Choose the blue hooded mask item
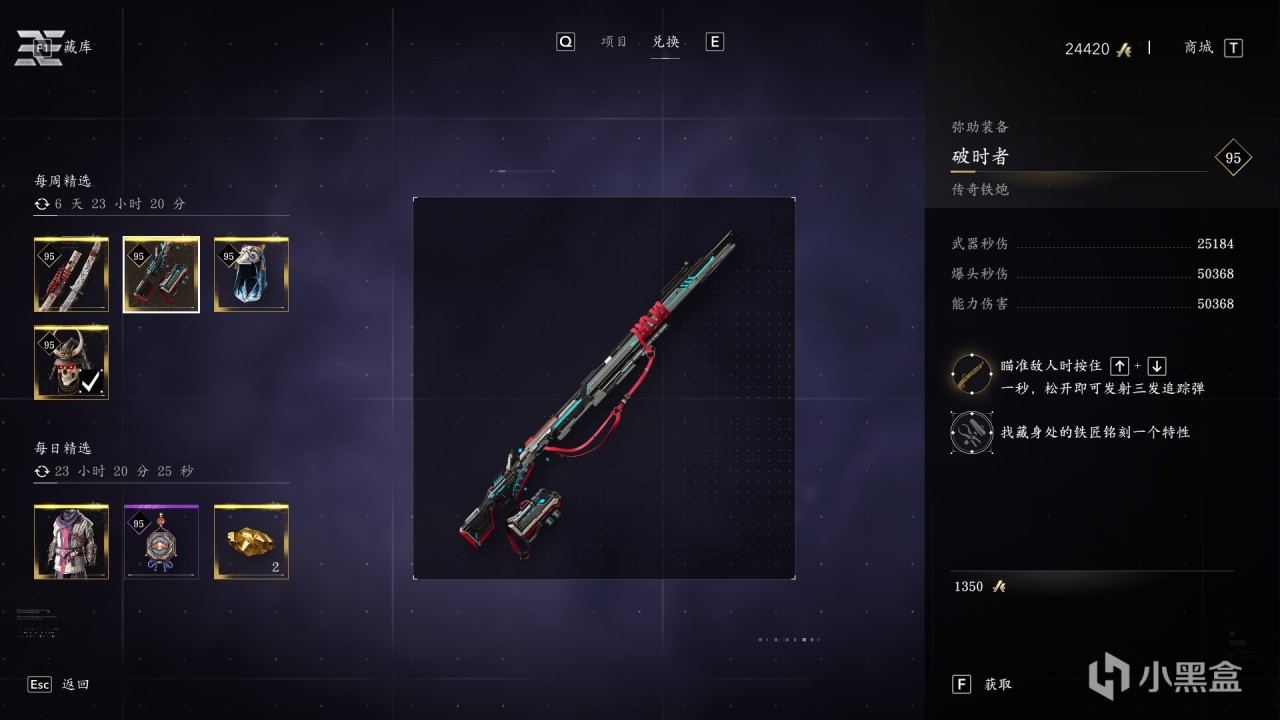Viewport: 1280px width, 720px height. 251,275
